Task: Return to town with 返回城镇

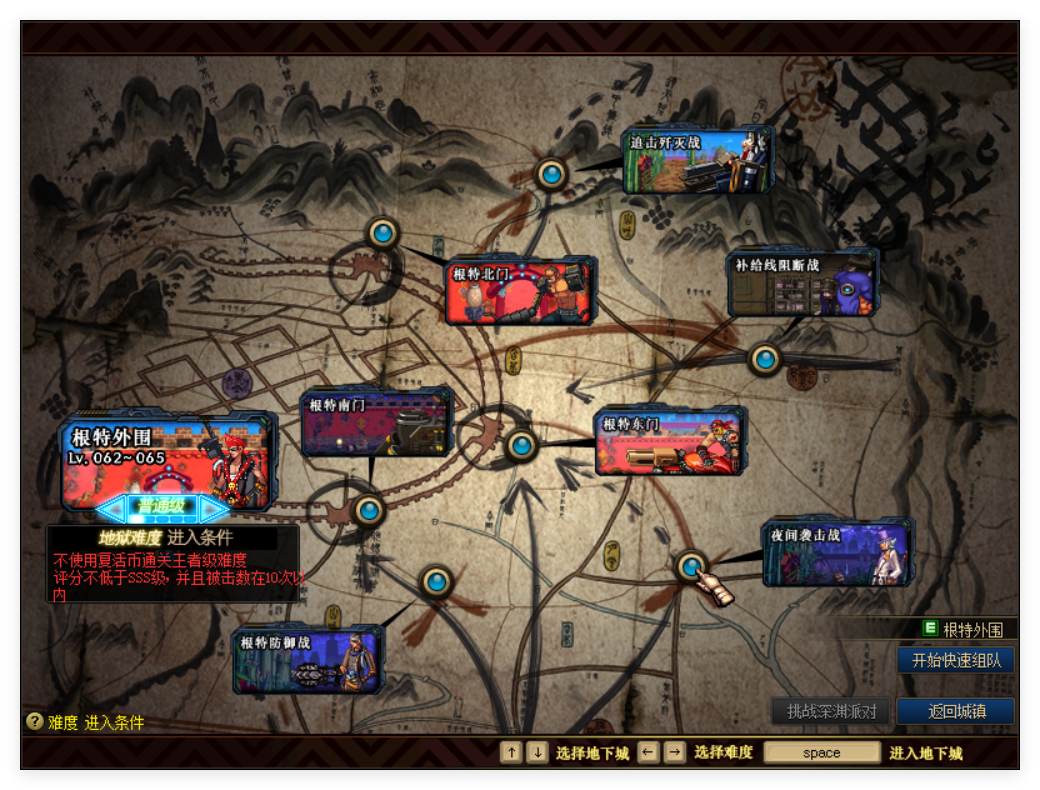Action: point(956,711)
